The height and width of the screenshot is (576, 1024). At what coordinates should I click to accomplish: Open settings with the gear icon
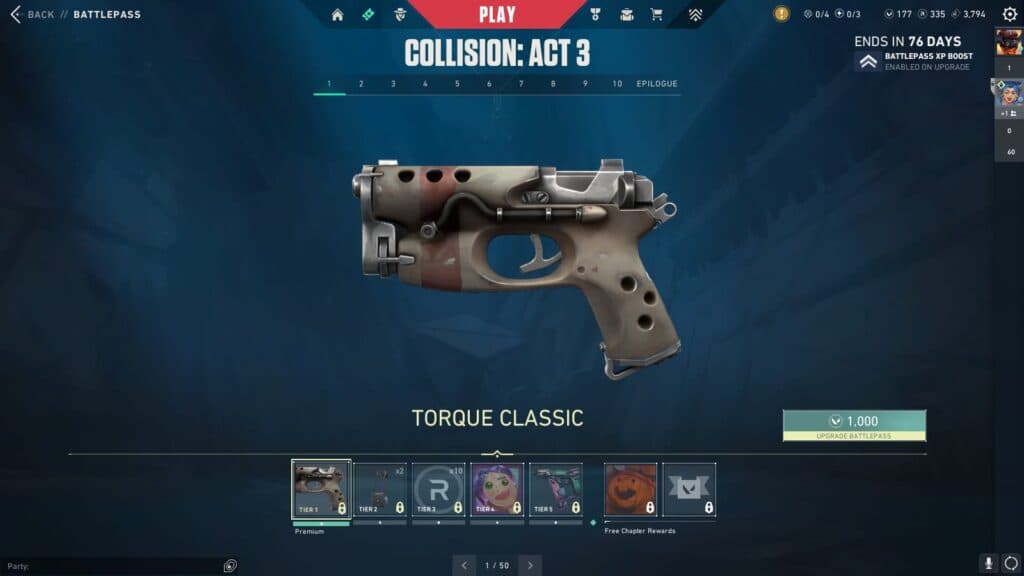(1009, 15)
